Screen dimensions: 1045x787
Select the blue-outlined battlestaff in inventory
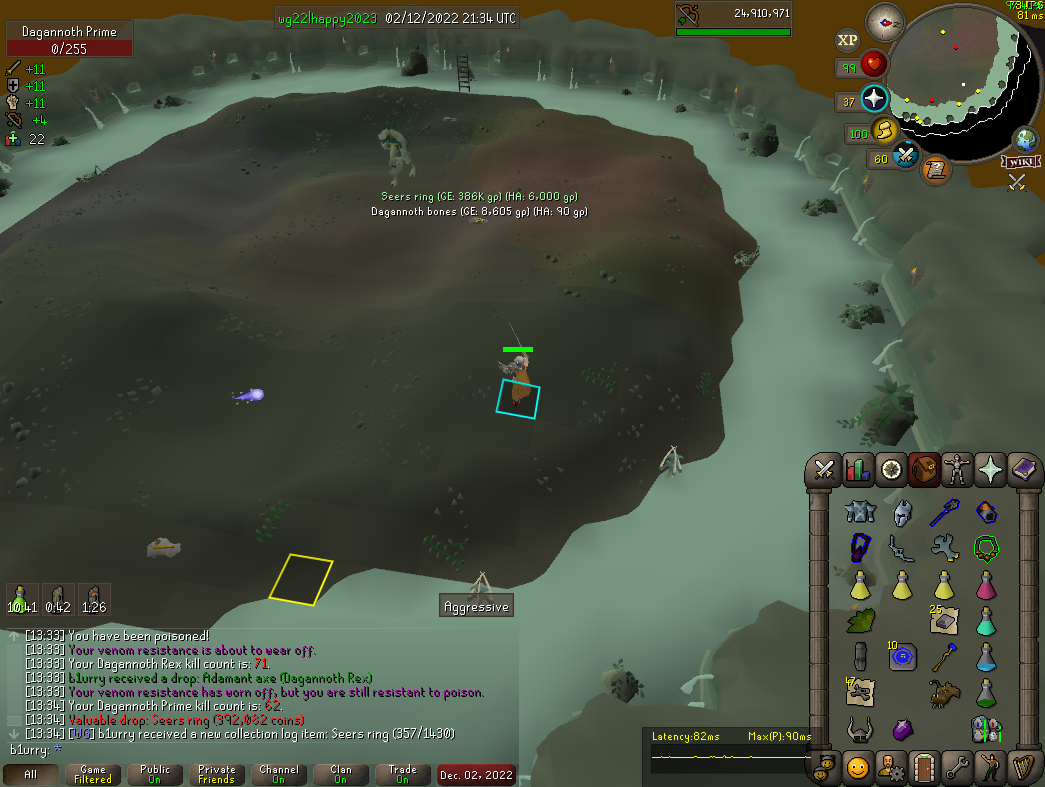coord(944,513)
